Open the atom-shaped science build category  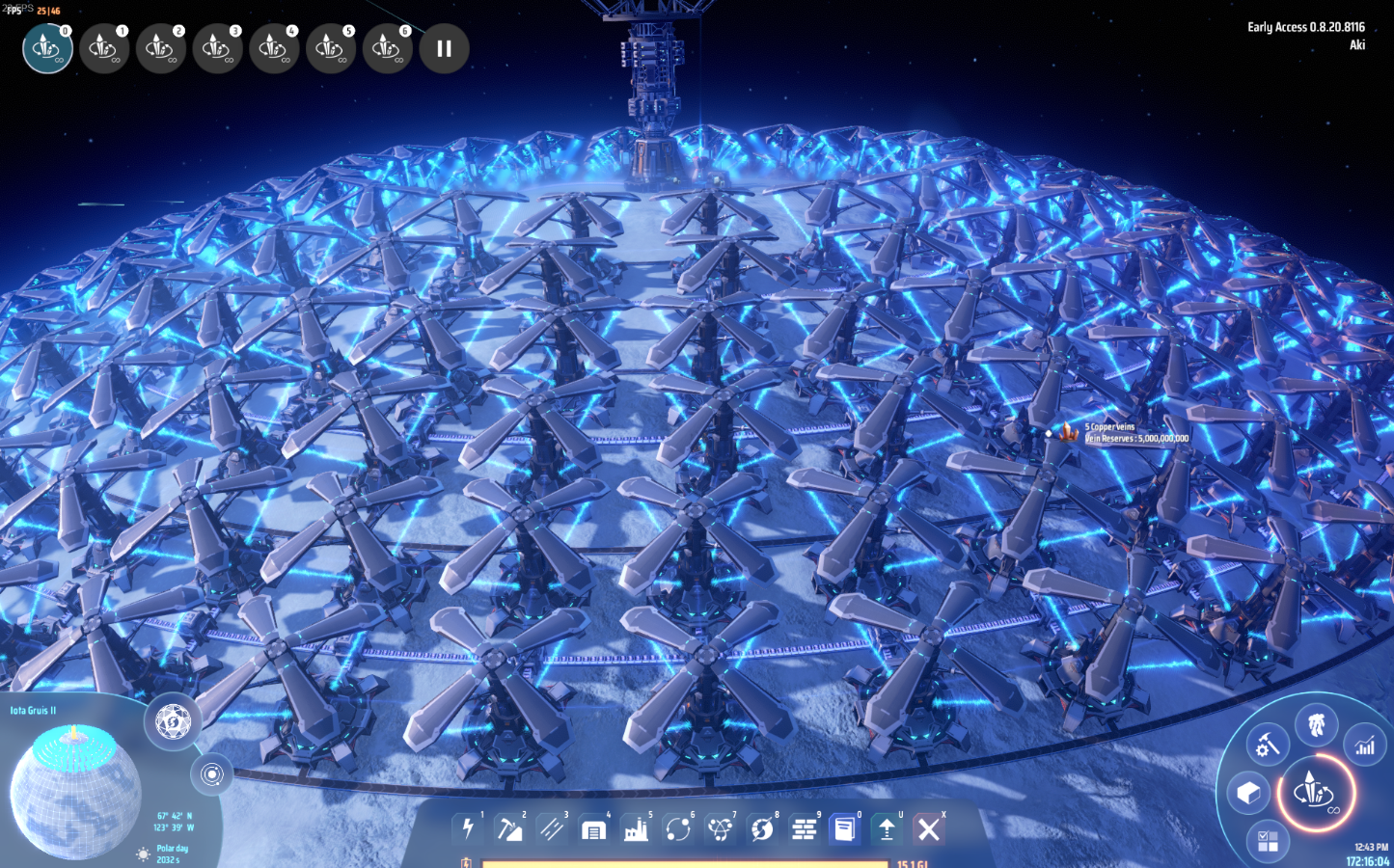coord(721,828)
